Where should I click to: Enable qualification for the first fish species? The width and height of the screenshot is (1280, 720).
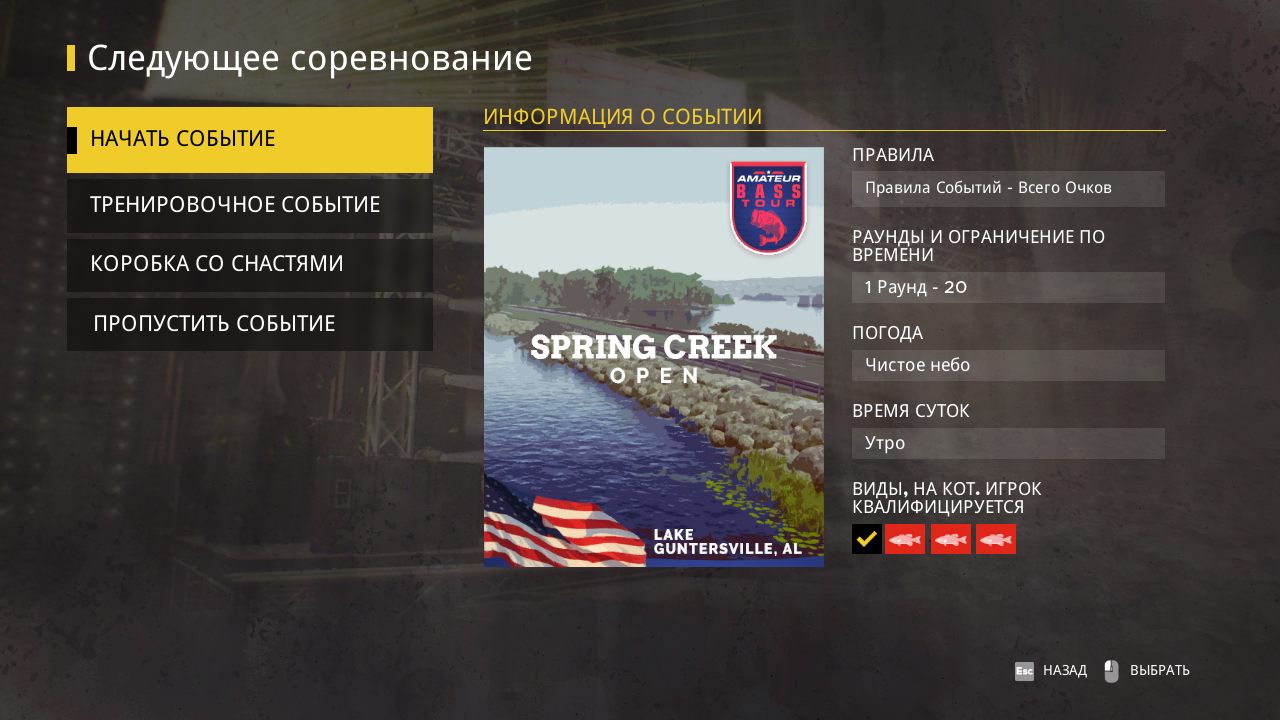coord(904,538)
